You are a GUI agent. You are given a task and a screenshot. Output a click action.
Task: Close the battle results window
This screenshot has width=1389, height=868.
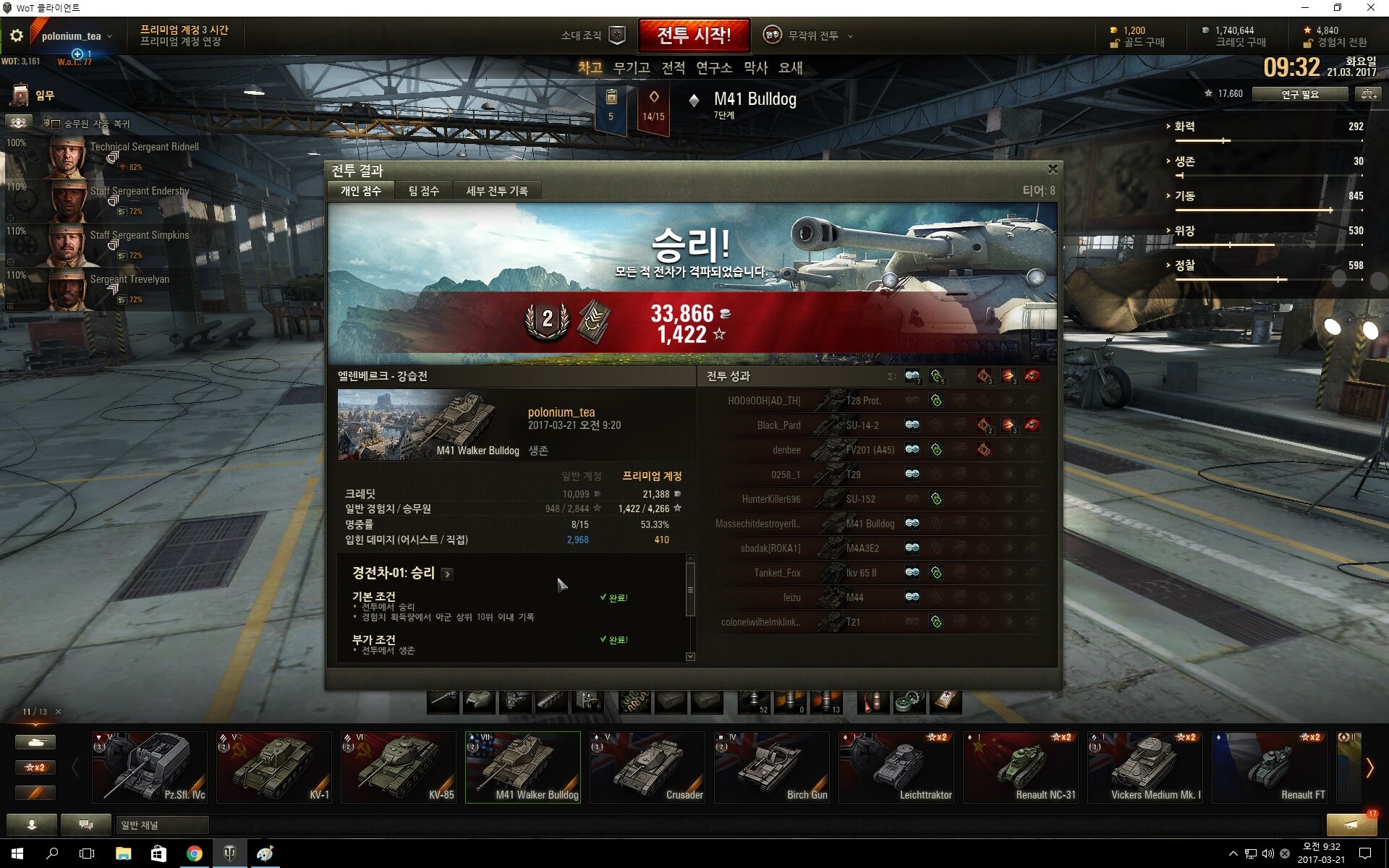[x=1053, y=169]
